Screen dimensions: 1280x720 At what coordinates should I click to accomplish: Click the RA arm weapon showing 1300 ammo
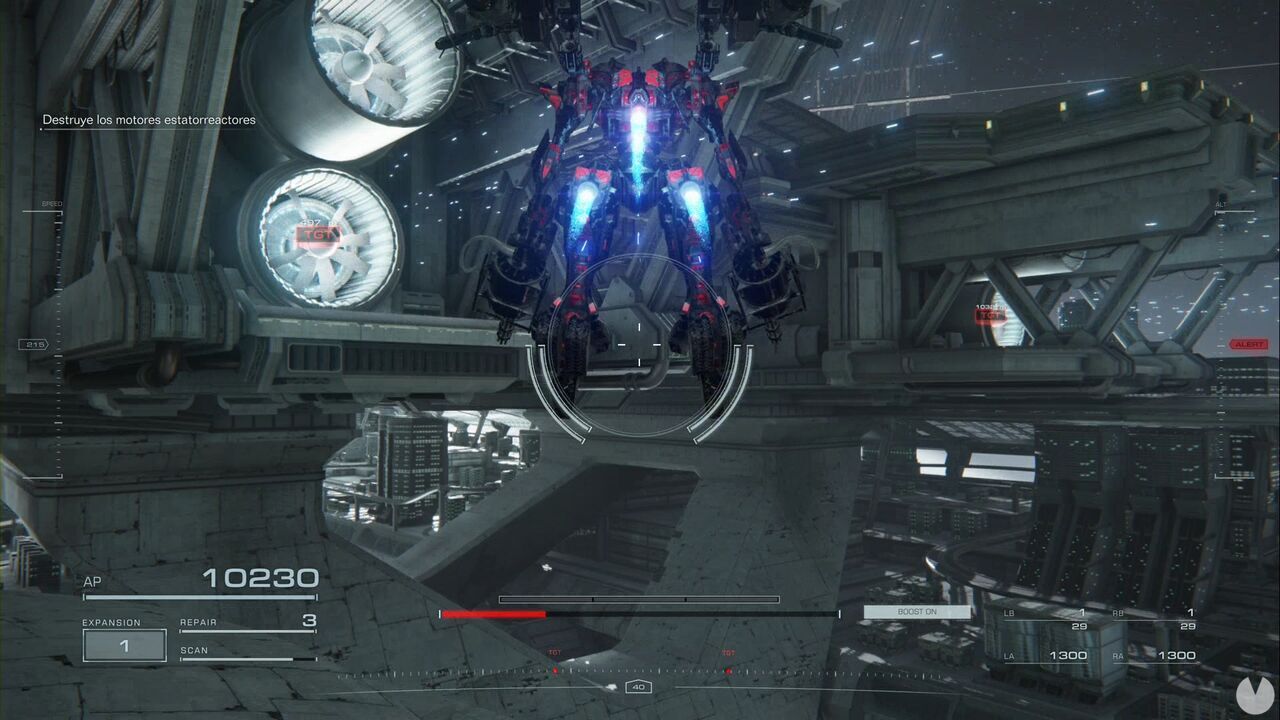point(1180,654)
